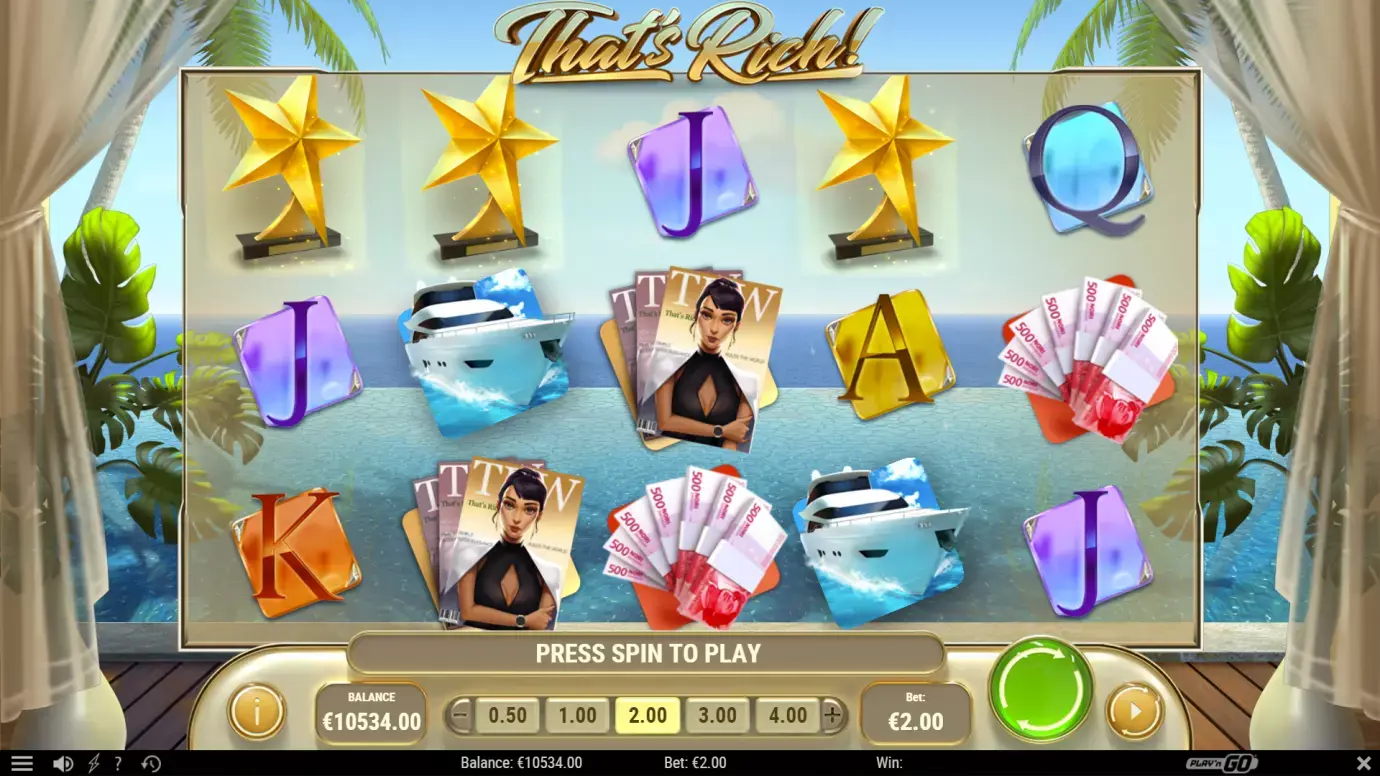The width and height of the screenshot is (1380, 776).
Task: Increase the bet with the plus button
Action: point(833,715)
